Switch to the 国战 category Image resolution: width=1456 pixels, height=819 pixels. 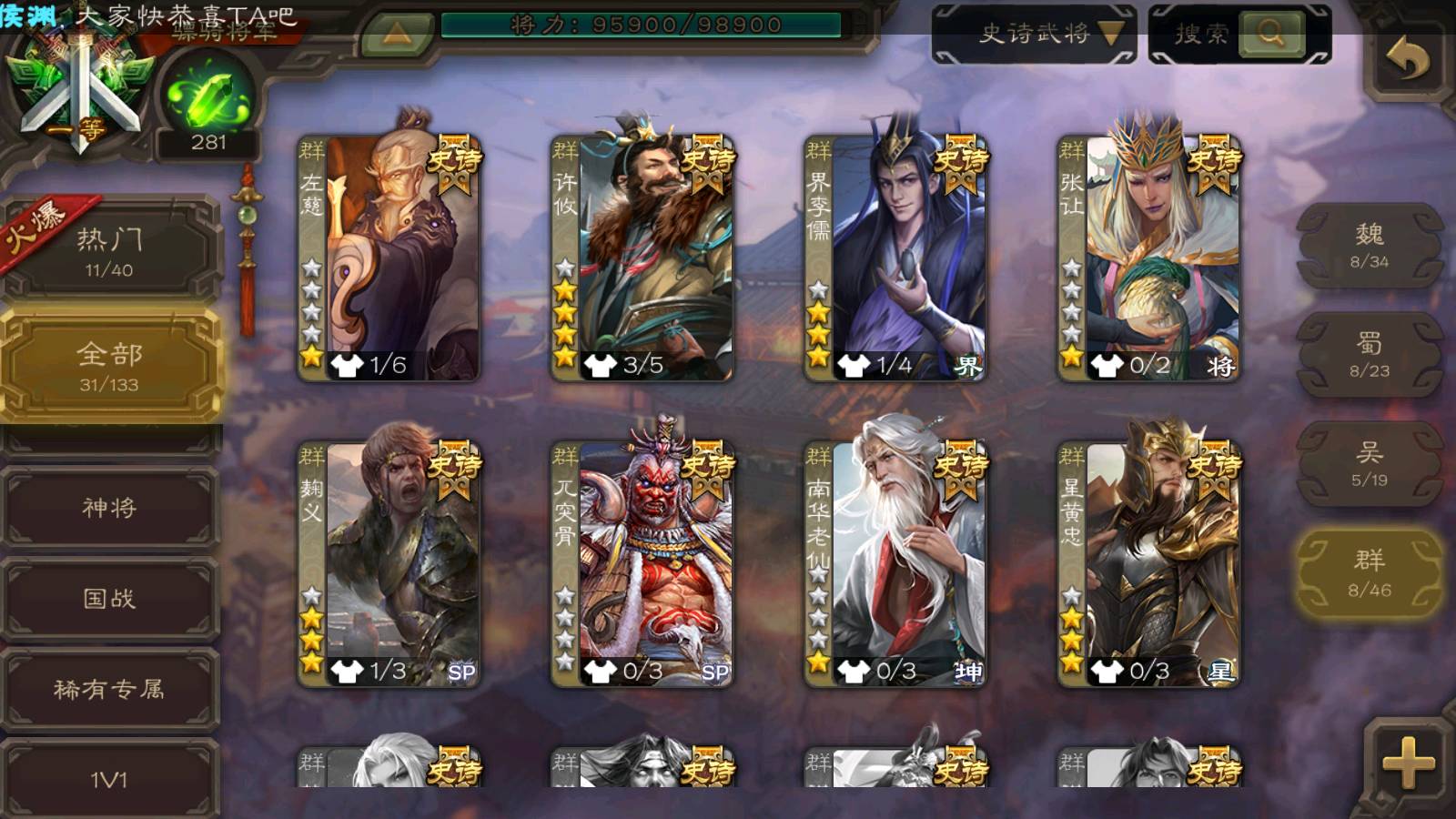pos(110,598)
